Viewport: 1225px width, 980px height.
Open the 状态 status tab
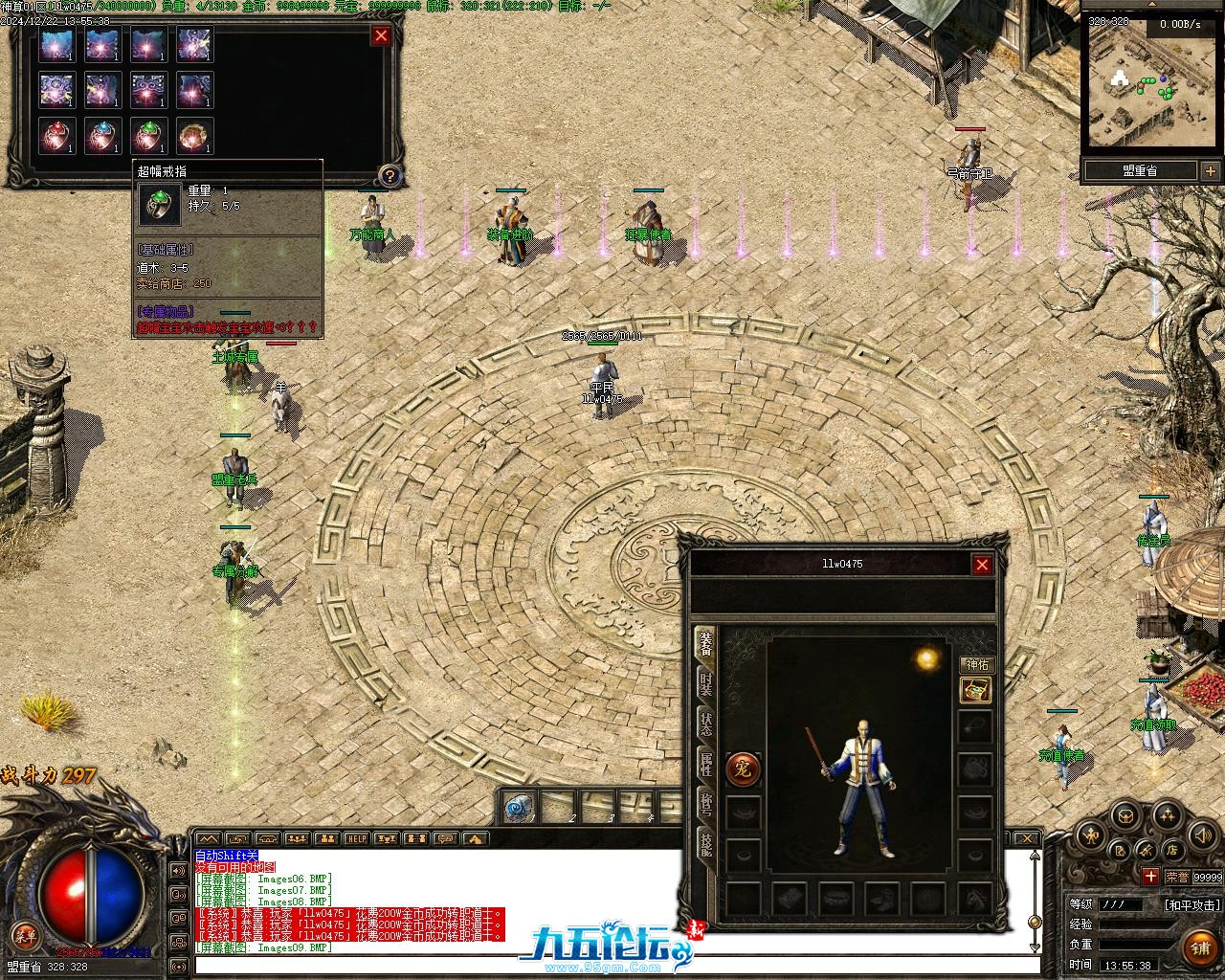pos(705,724)
